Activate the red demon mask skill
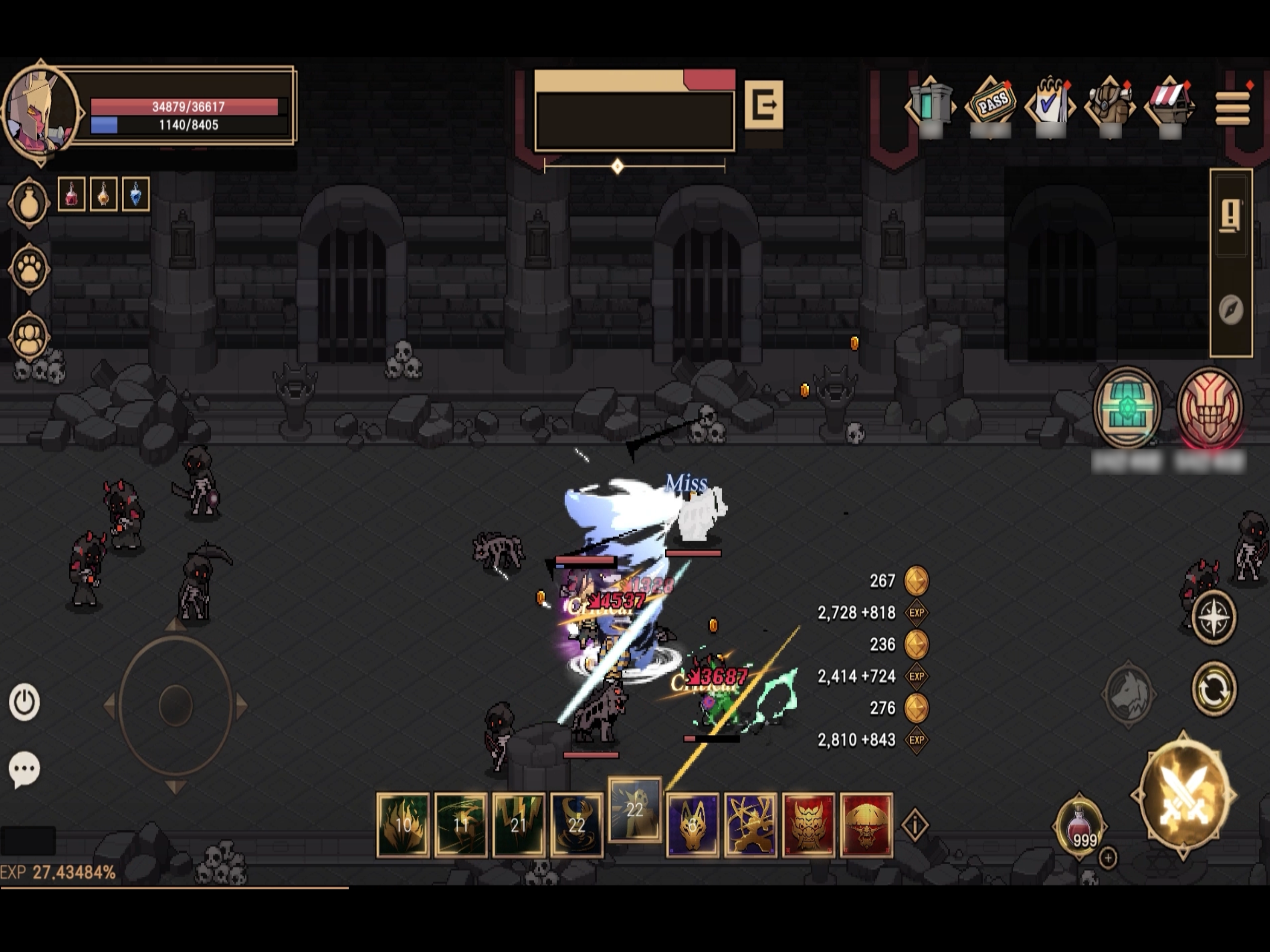The height and width of the screenshot is (952, 1270). tap(808, 825)
